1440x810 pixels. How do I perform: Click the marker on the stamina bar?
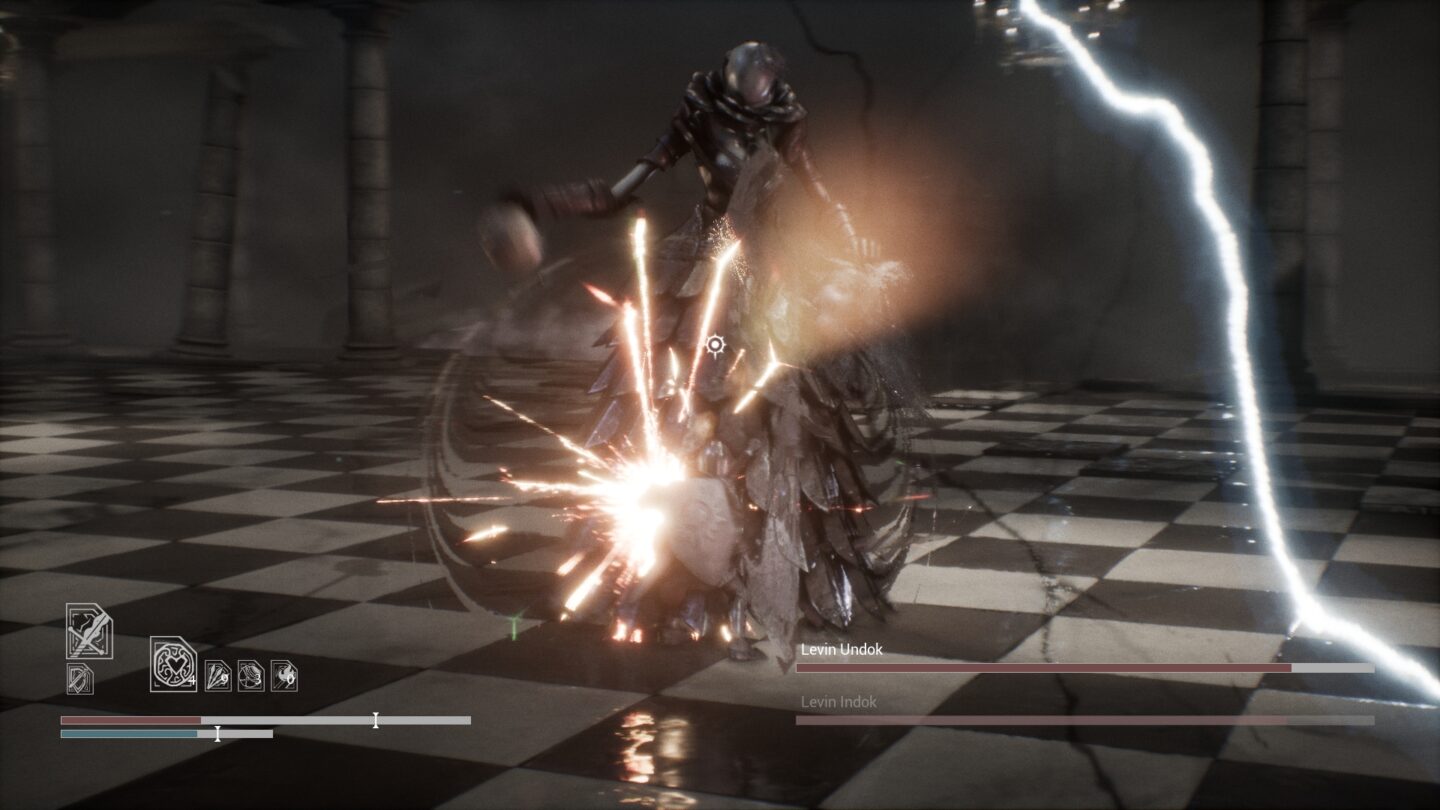click(x=217, y=733)
